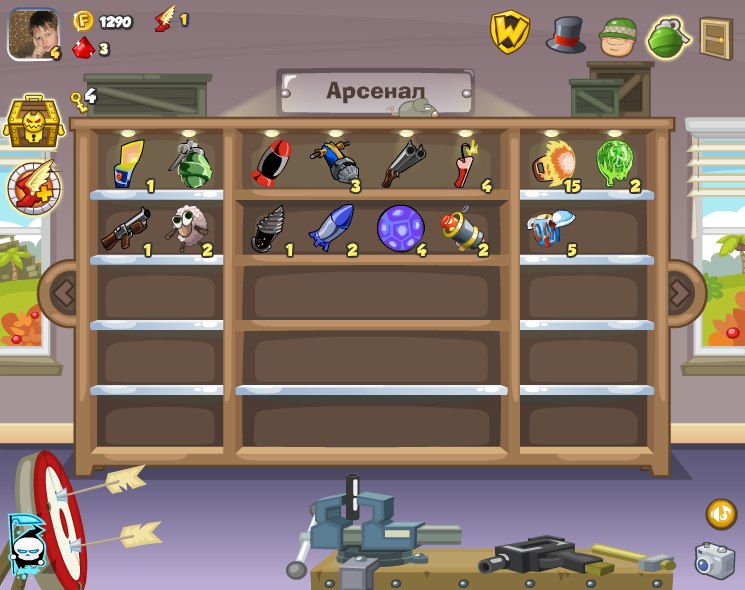
Task: Open the yellow W shield menu
Action: (509, 32)
